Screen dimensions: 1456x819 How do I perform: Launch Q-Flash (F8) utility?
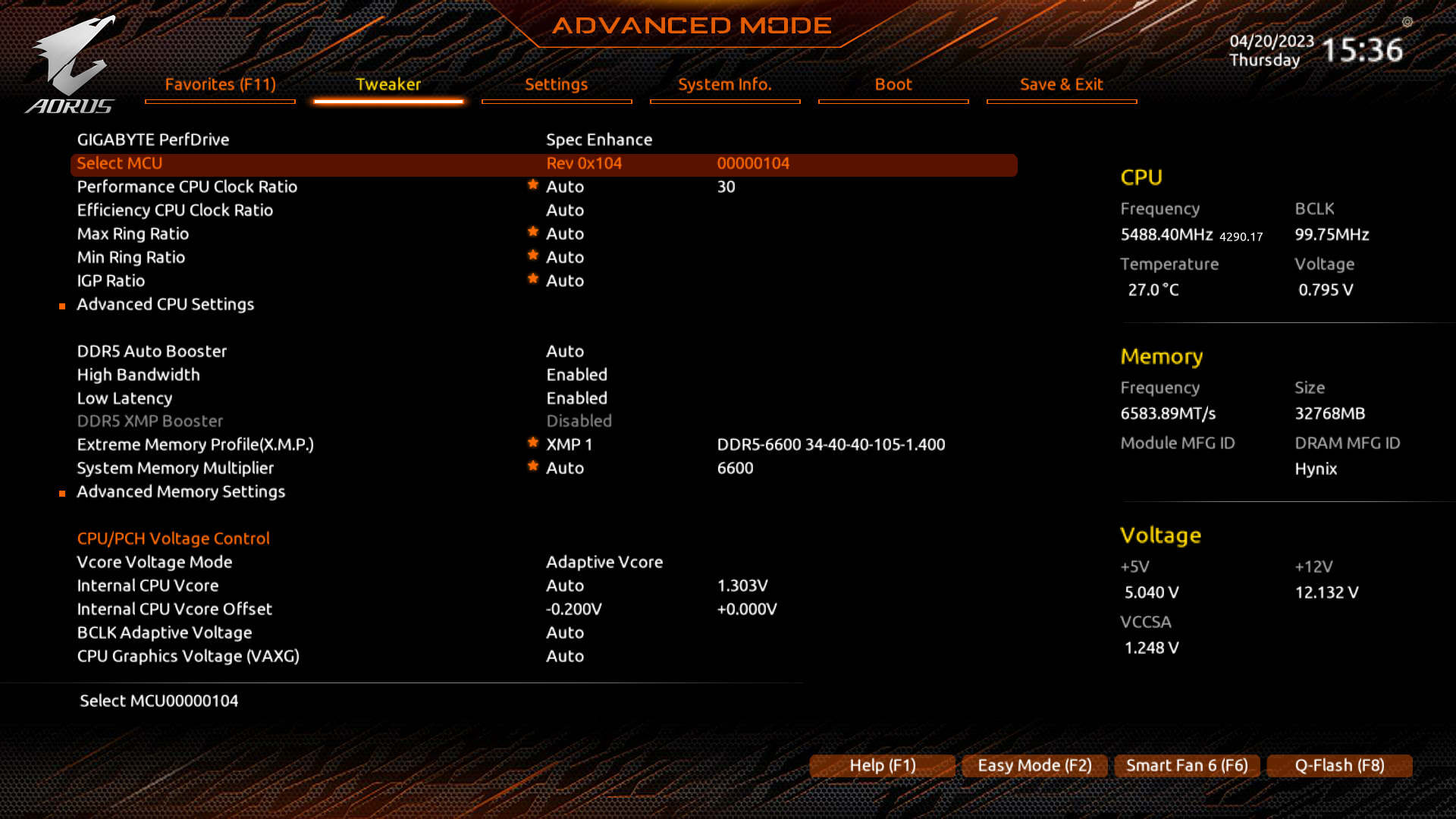[x=1339, y=766]
